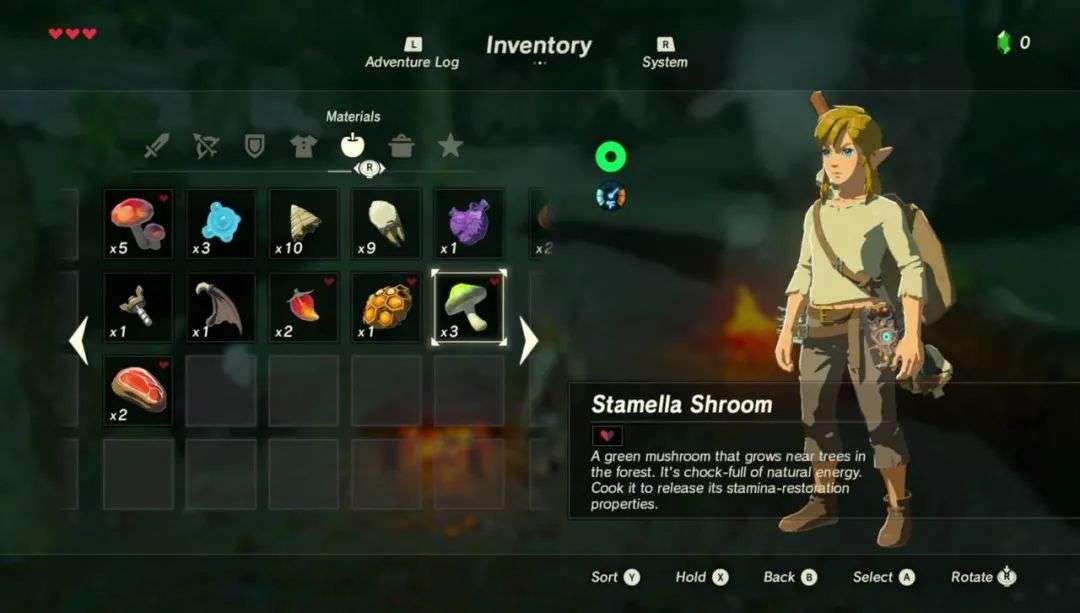Pick the fang item with x9
This screenshot has width=1080, height=613.
[386, 224]
